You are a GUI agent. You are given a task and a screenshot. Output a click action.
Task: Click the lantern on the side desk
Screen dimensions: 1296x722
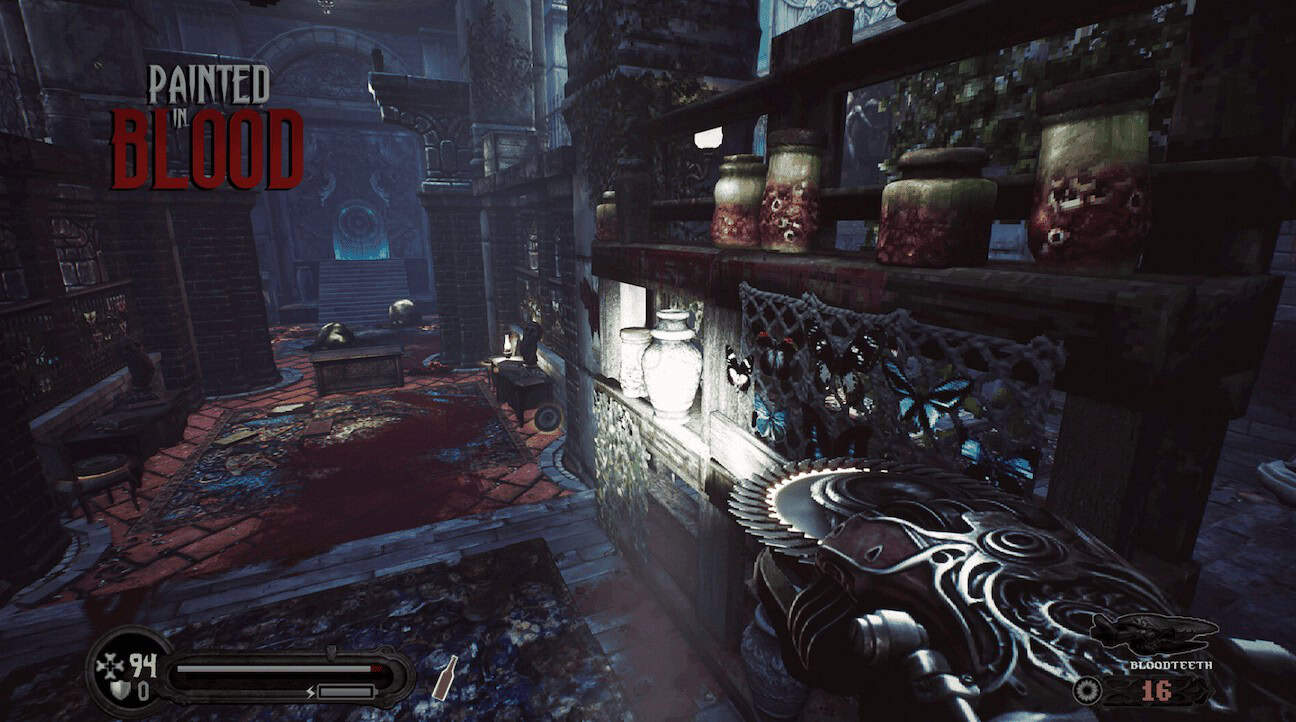(510, 345)
